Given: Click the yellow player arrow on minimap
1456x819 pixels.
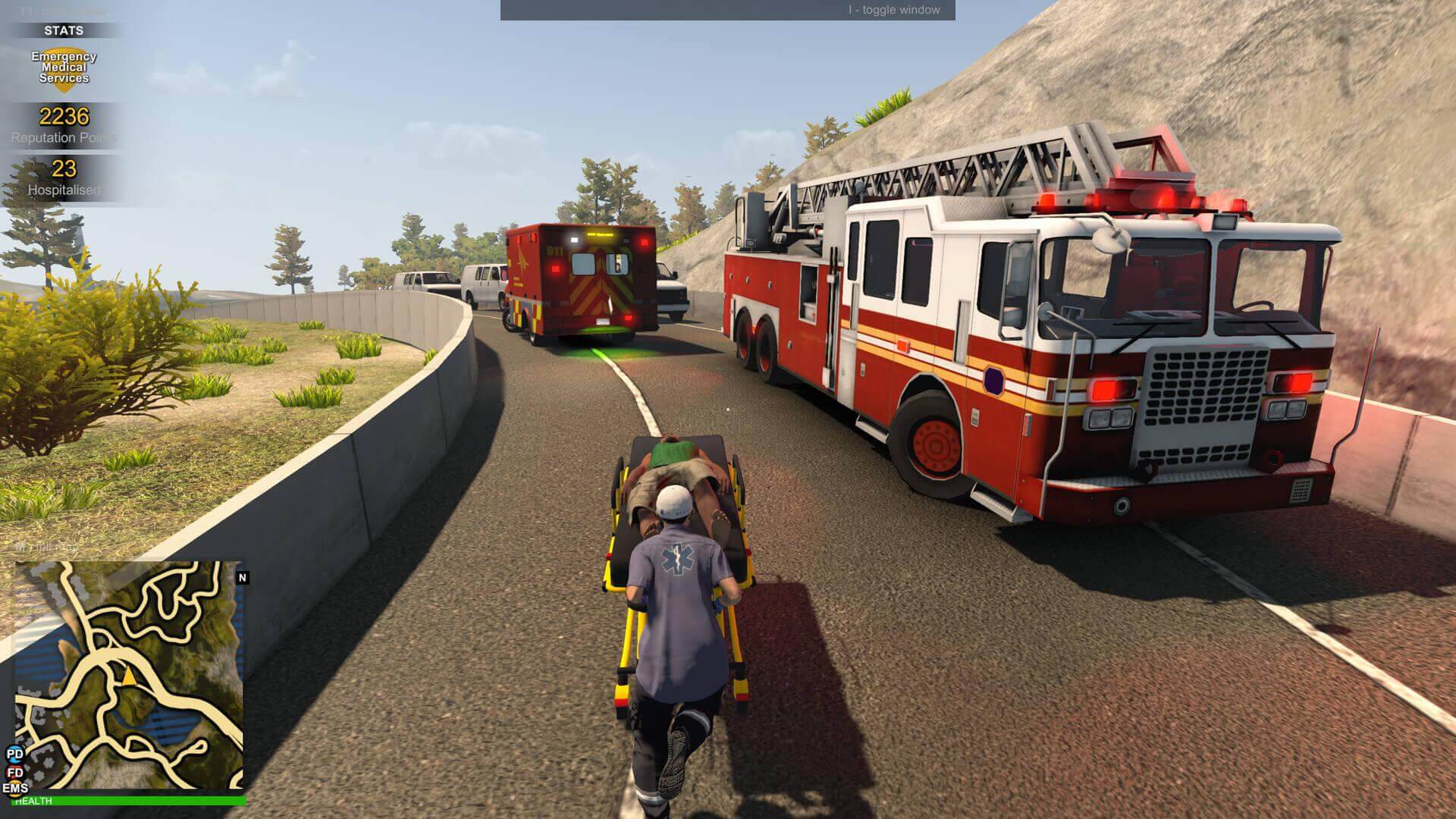Looking at the screenshot, I should pyautogui.click(x=129, y=676).
